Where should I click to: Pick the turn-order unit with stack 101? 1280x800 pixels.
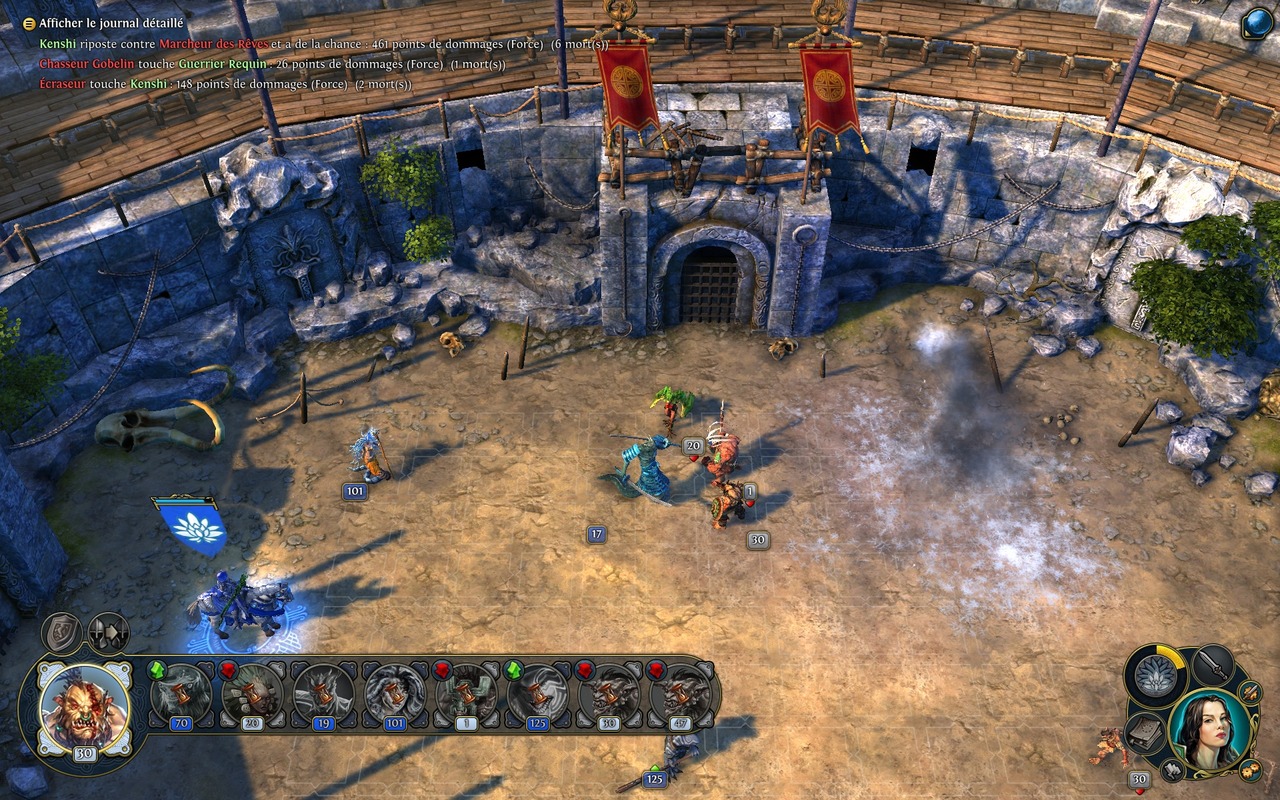(395, 693)
